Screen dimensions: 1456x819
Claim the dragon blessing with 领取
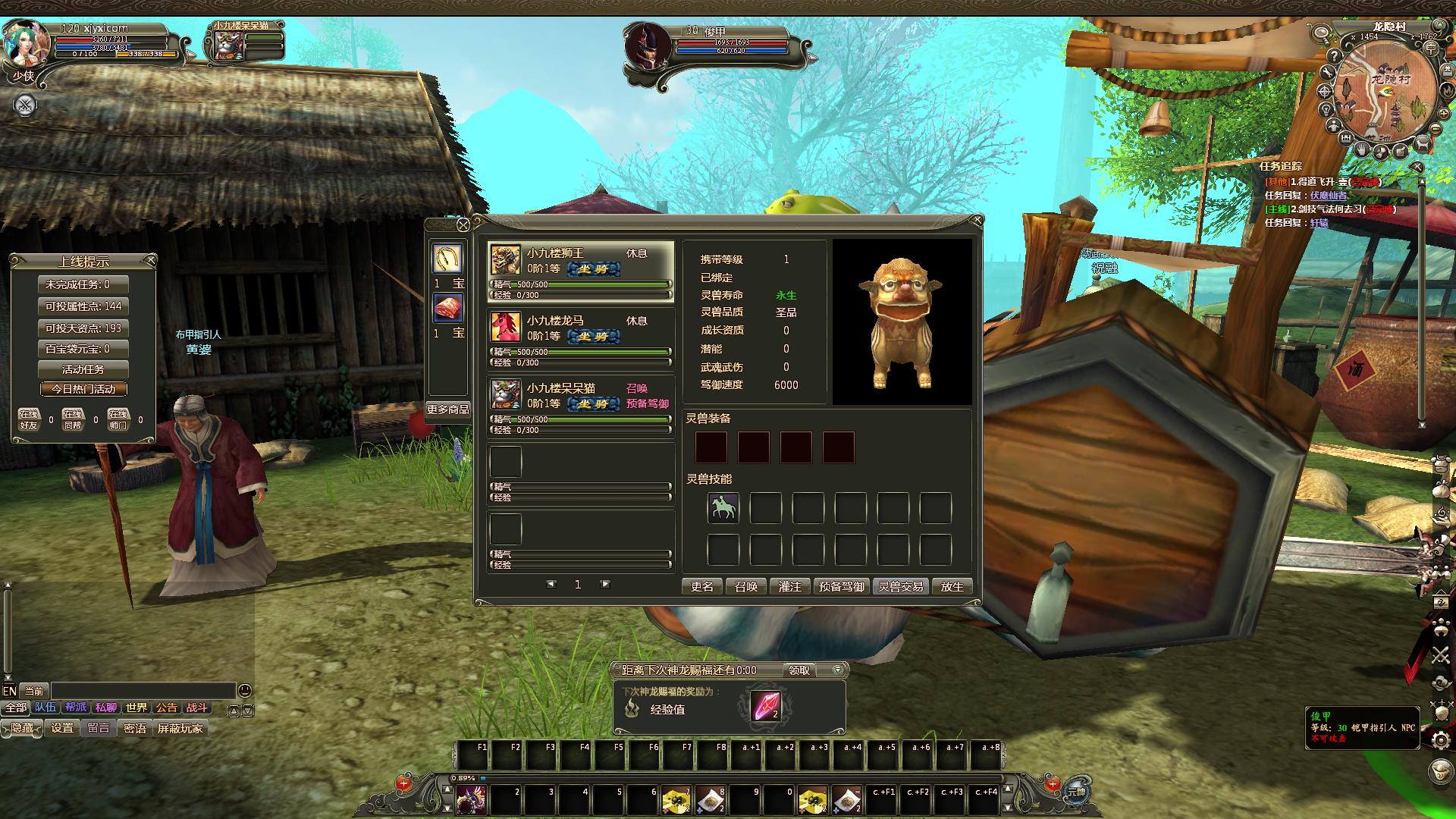(x=799, y=670)
